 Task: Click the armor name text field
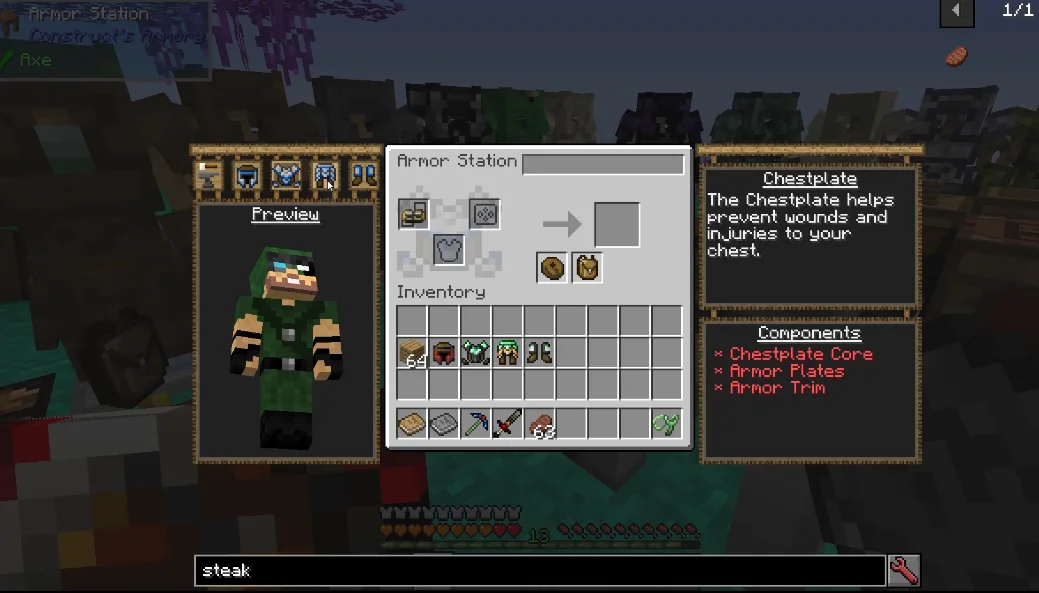coord(603,164)
